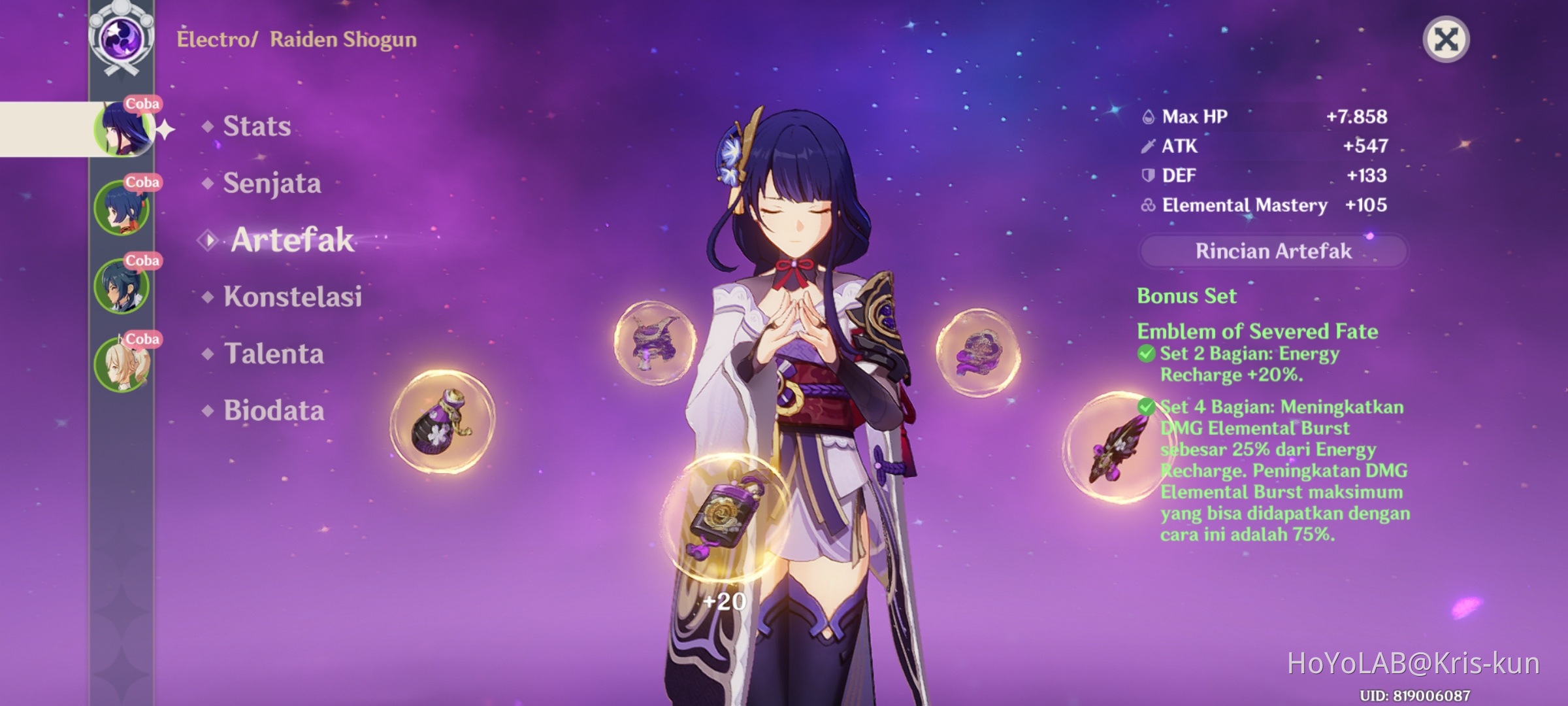Open the Talenta menu item

point(272,354)
